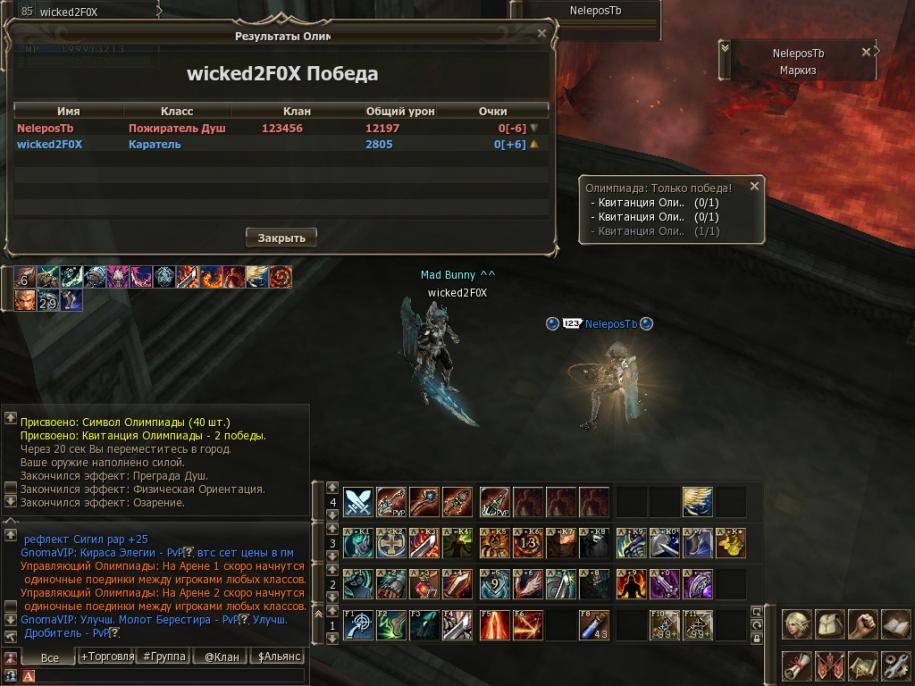The width and height of the screenshot is (915, 686).
Task: Use the blue potion in the F8 slot
Action: [x=594, y=626]
